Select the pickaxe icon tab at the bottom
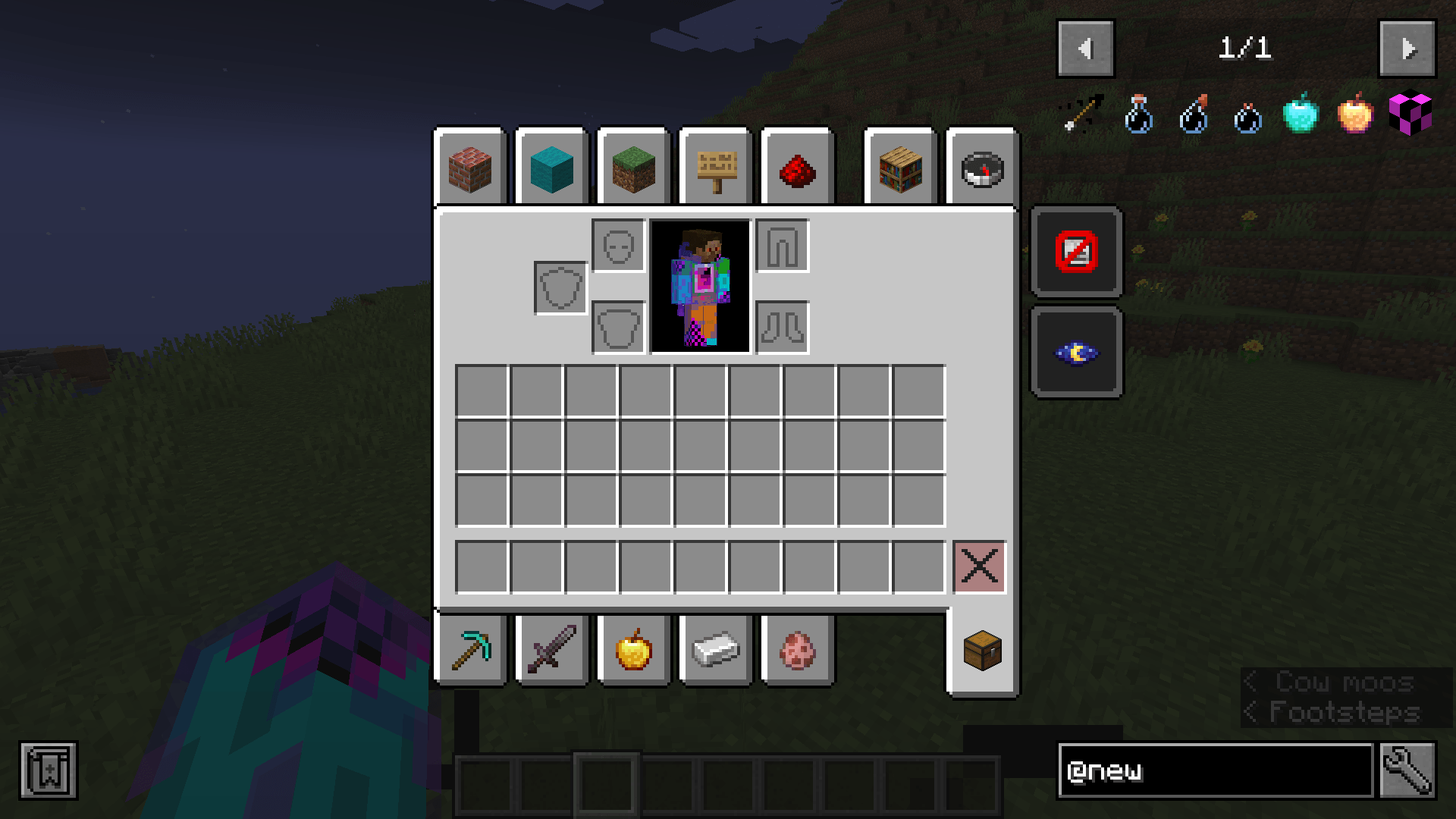This screenshot has width=1456, height=819. (471, 650)
